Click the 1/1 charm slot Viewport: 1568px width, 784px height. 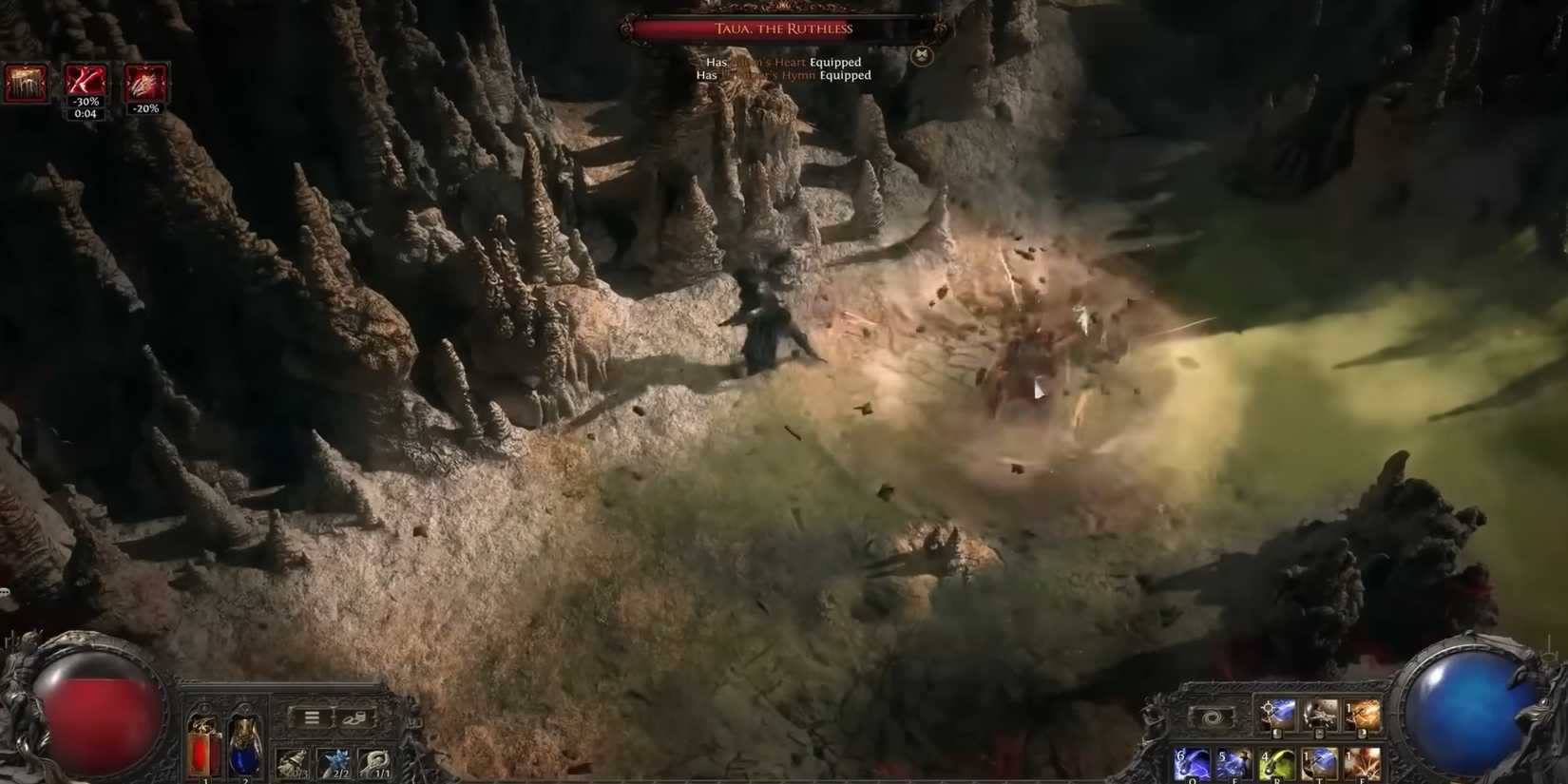coord(376,761)
